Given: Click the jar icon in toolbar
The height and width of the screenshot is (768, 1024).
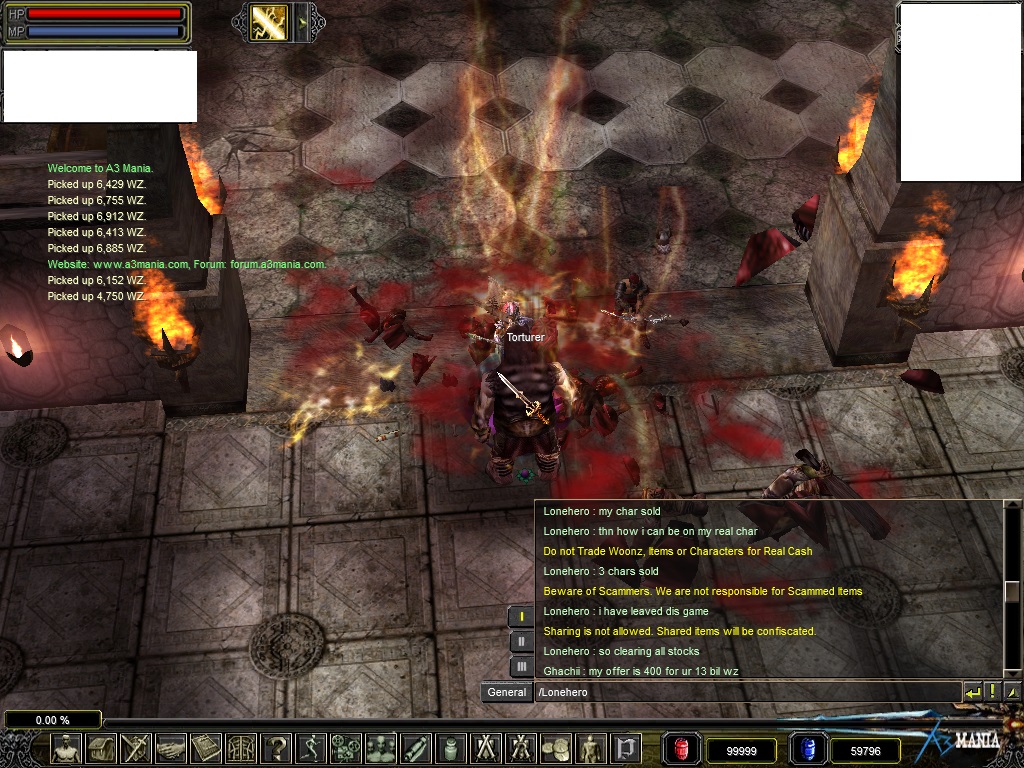Looking at the screenshot, I should 451,748.
